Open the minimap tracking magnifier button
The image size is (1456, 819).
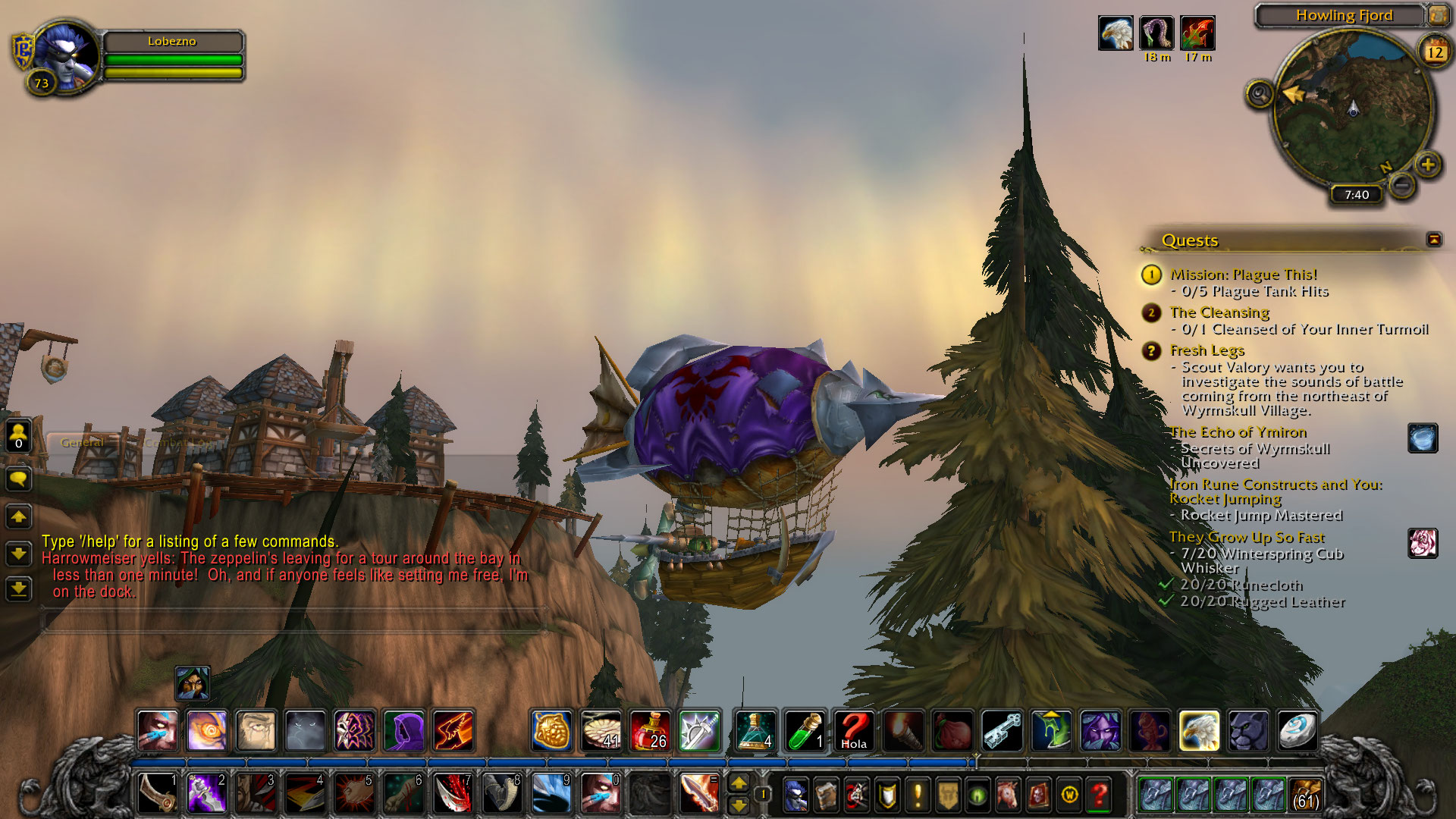(1260, 95)
